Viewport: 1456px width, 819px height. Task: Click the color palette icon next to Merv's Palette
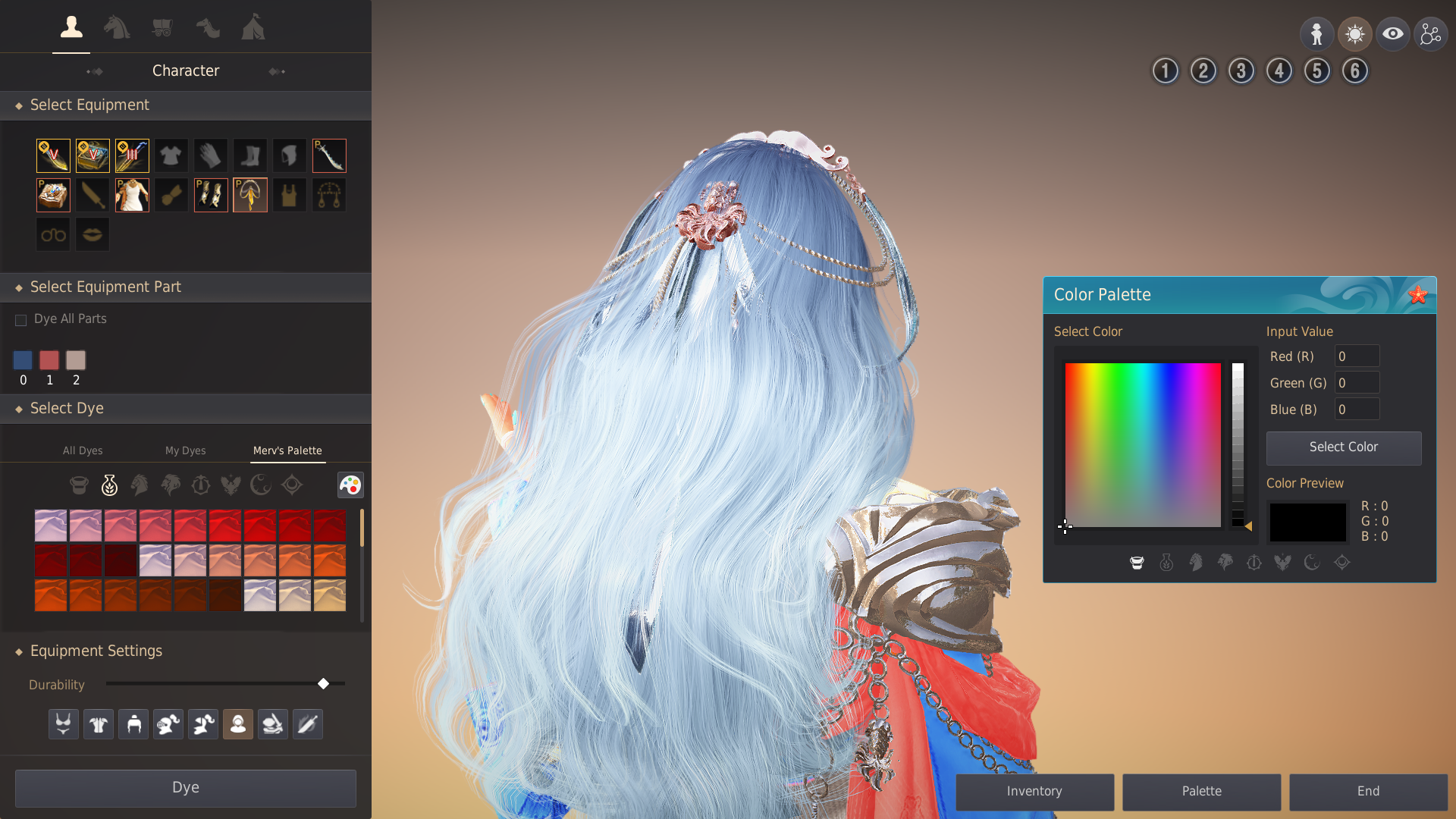(350, 485)
